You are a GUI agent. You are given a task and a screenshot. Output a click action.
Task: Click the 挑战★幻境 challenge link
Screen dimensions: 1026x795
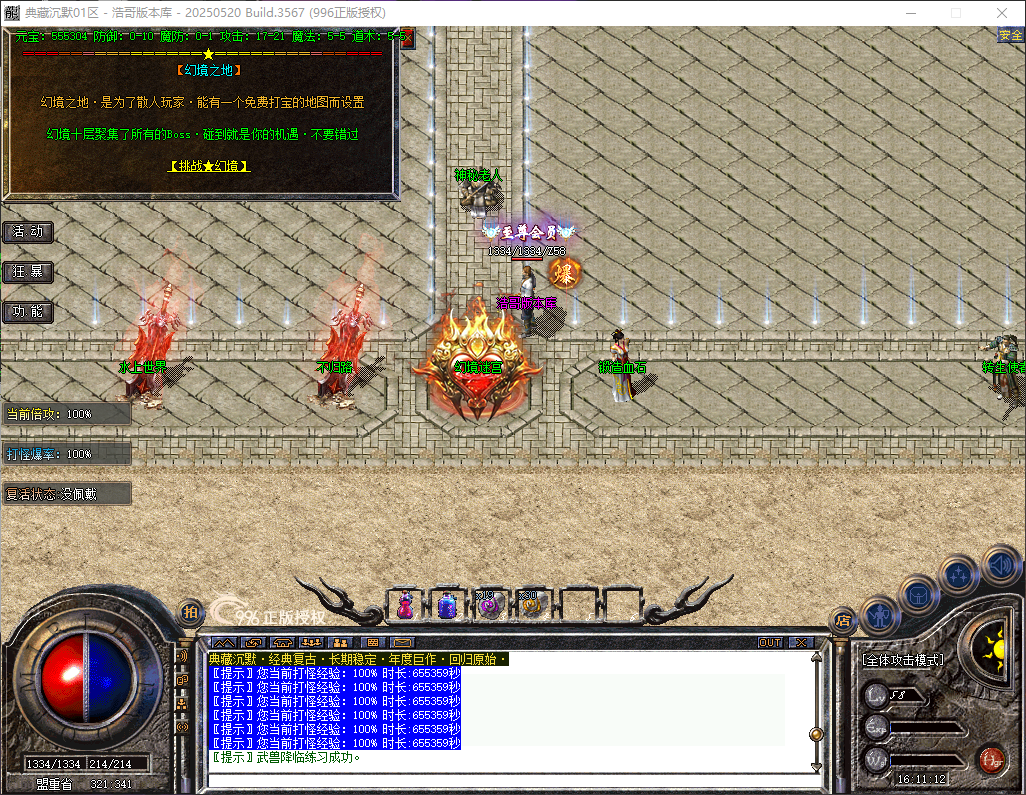point(209,166)
